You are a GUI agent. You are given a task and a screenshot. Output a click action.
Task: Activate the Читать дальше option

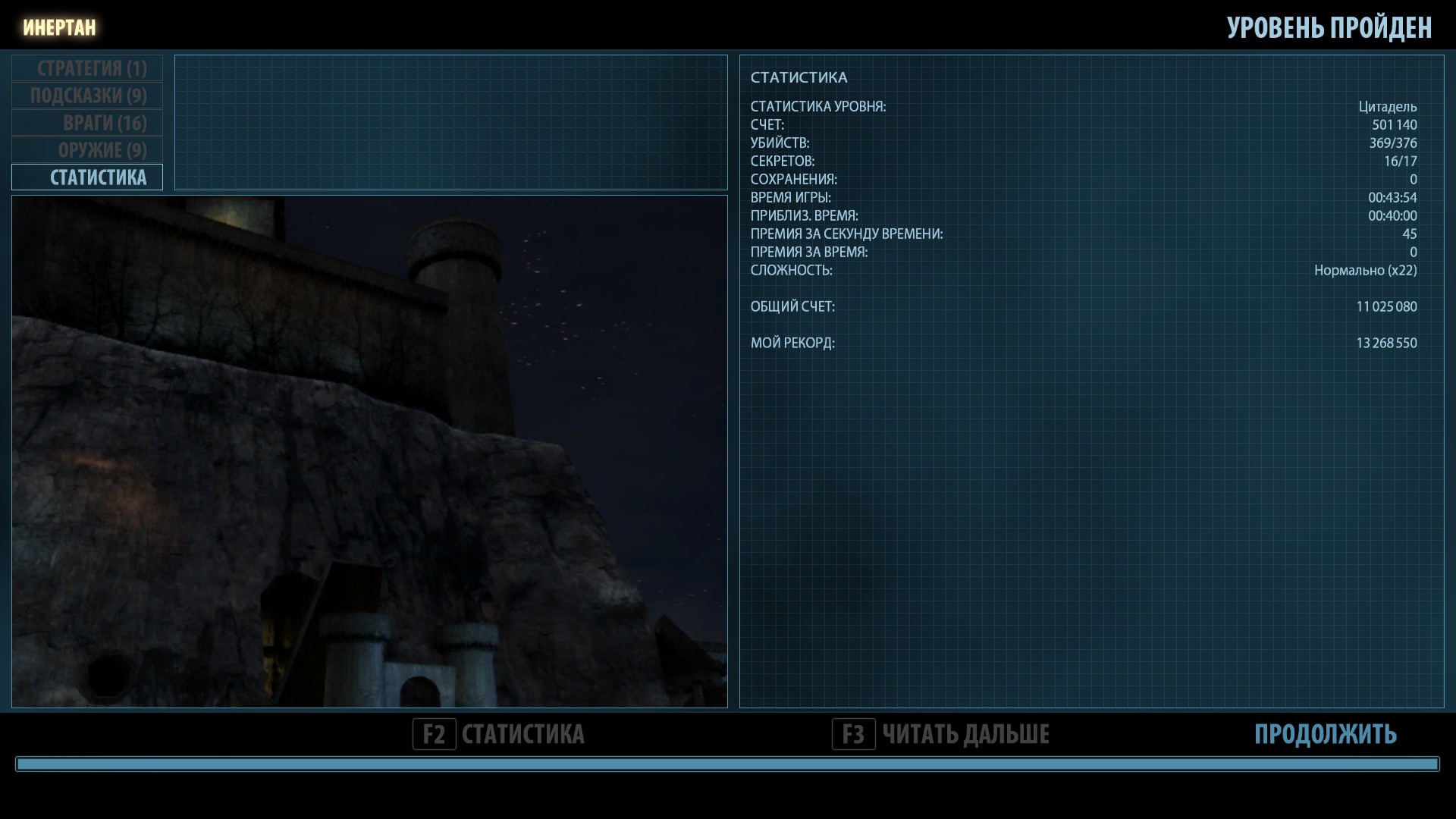[941, 734]
